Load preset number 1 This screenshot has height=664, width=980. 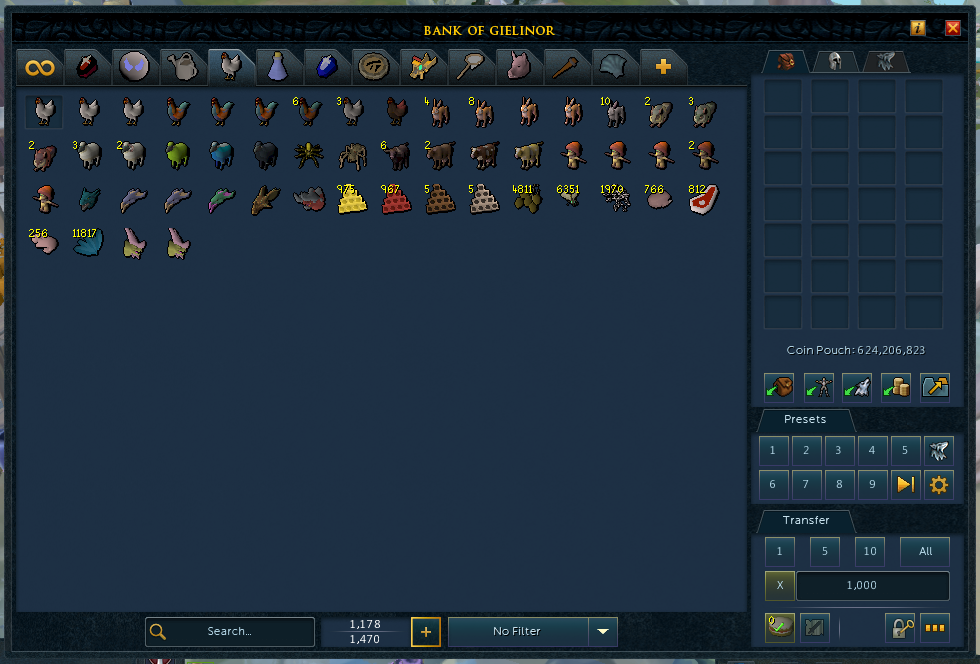772,451
